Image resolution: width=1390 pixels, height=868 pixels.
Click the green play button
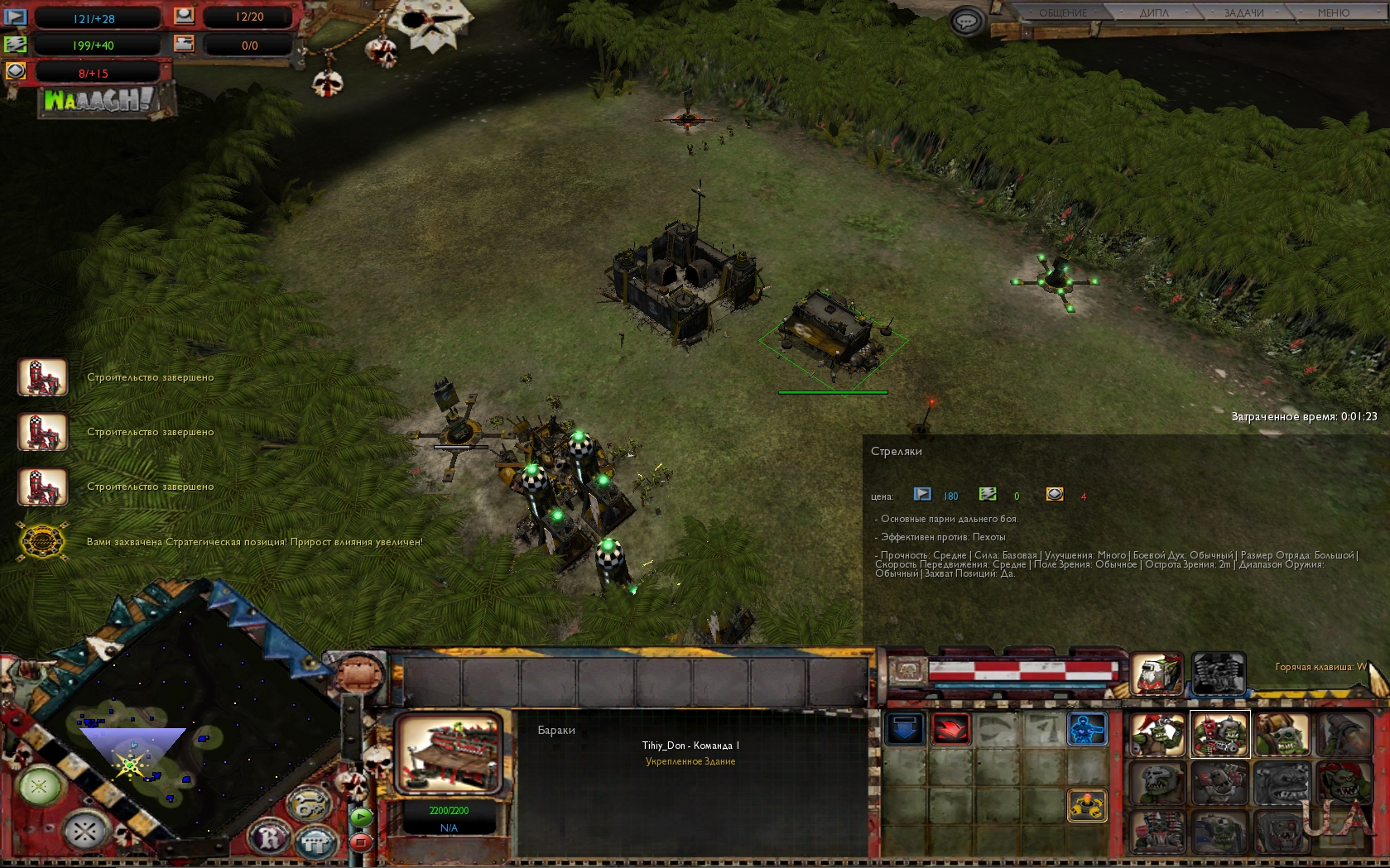(x=361, y=817)
